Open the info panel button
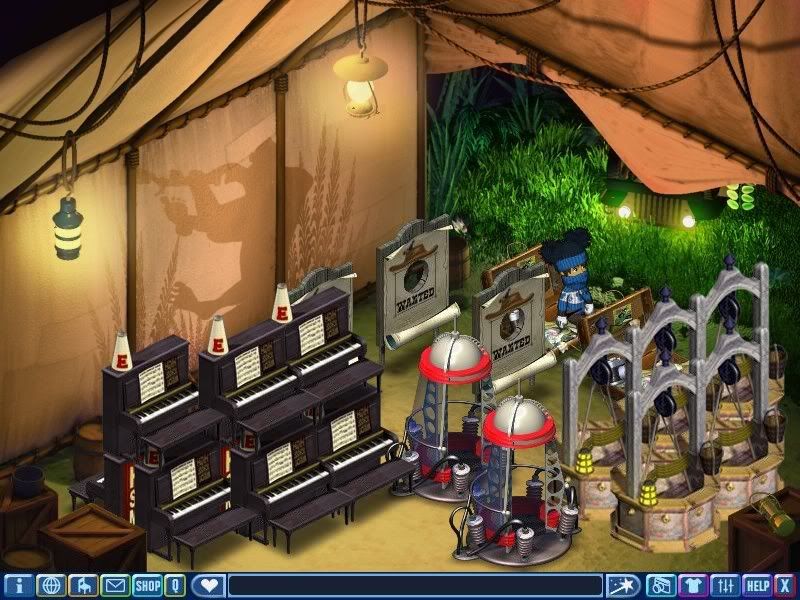This screenshot has height=600, width=800. click(19, 586)
